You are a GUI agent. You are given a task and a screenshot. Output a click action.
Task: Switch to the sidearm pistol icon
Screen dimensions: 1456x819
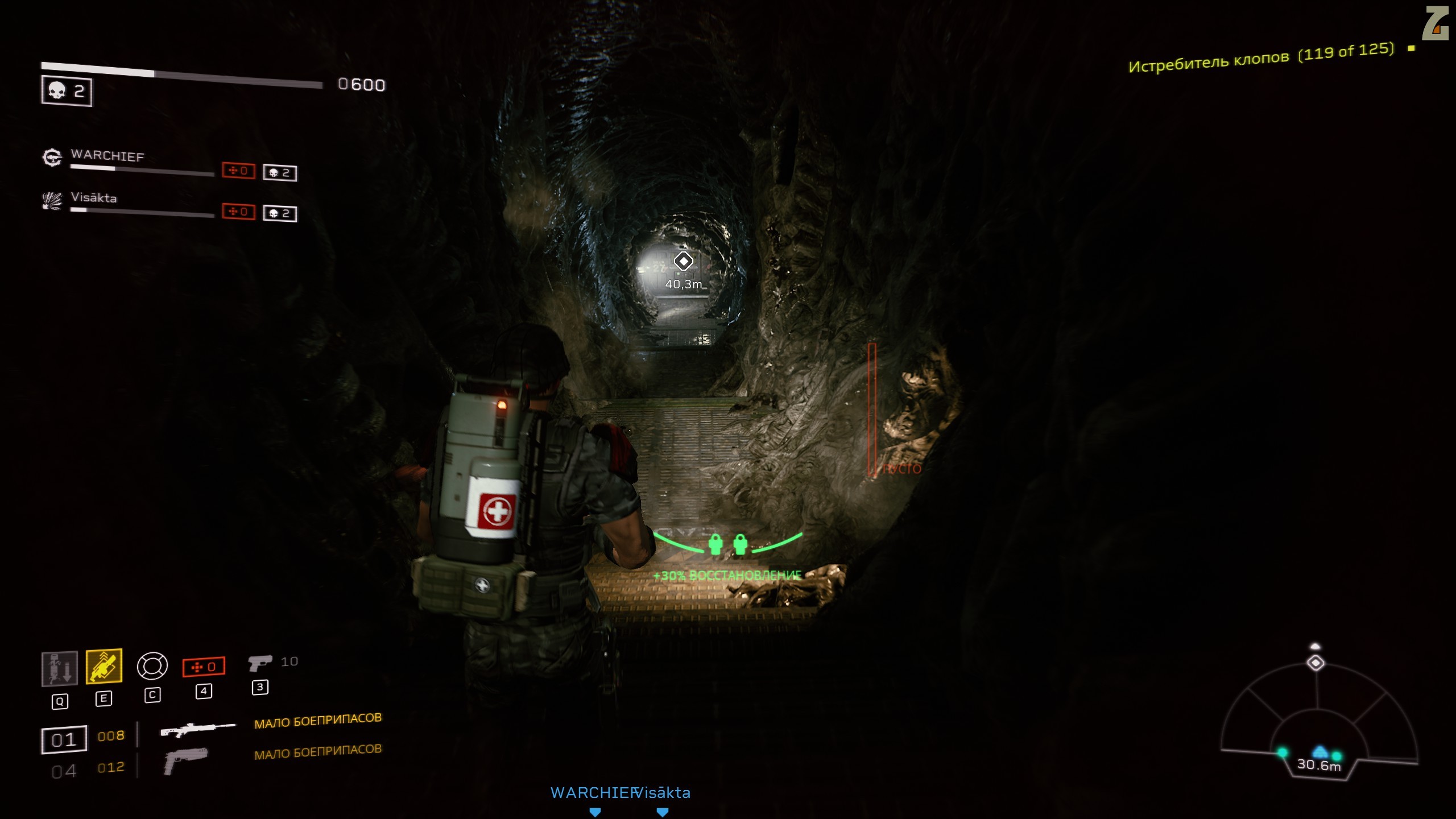pos(260,663)
